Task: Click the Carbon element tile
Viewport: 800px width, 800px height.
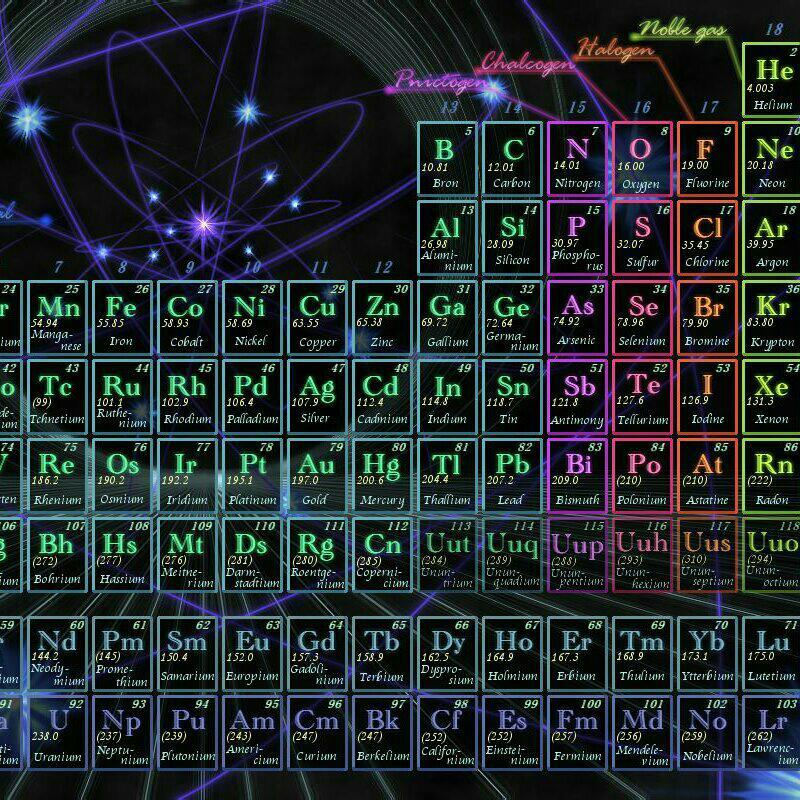Action: 512,158
